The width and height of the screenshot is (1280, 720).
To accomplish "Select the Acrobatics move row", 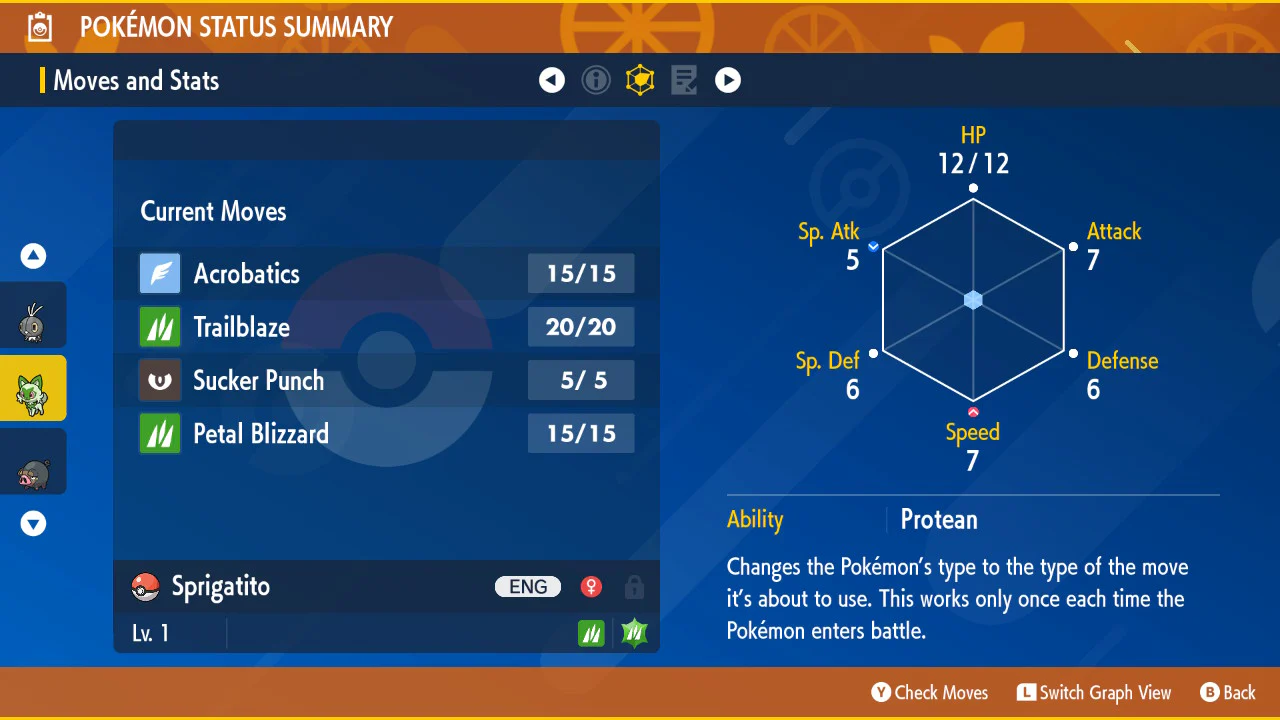I will (386, 274).
